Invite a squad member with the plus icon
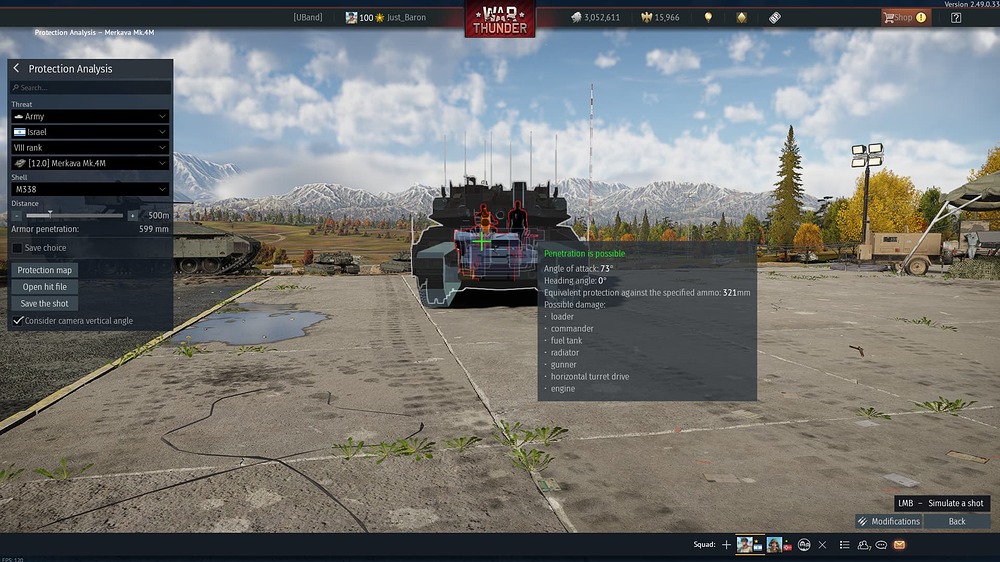This screenshot has width=1000, height=562. [727, 545]
